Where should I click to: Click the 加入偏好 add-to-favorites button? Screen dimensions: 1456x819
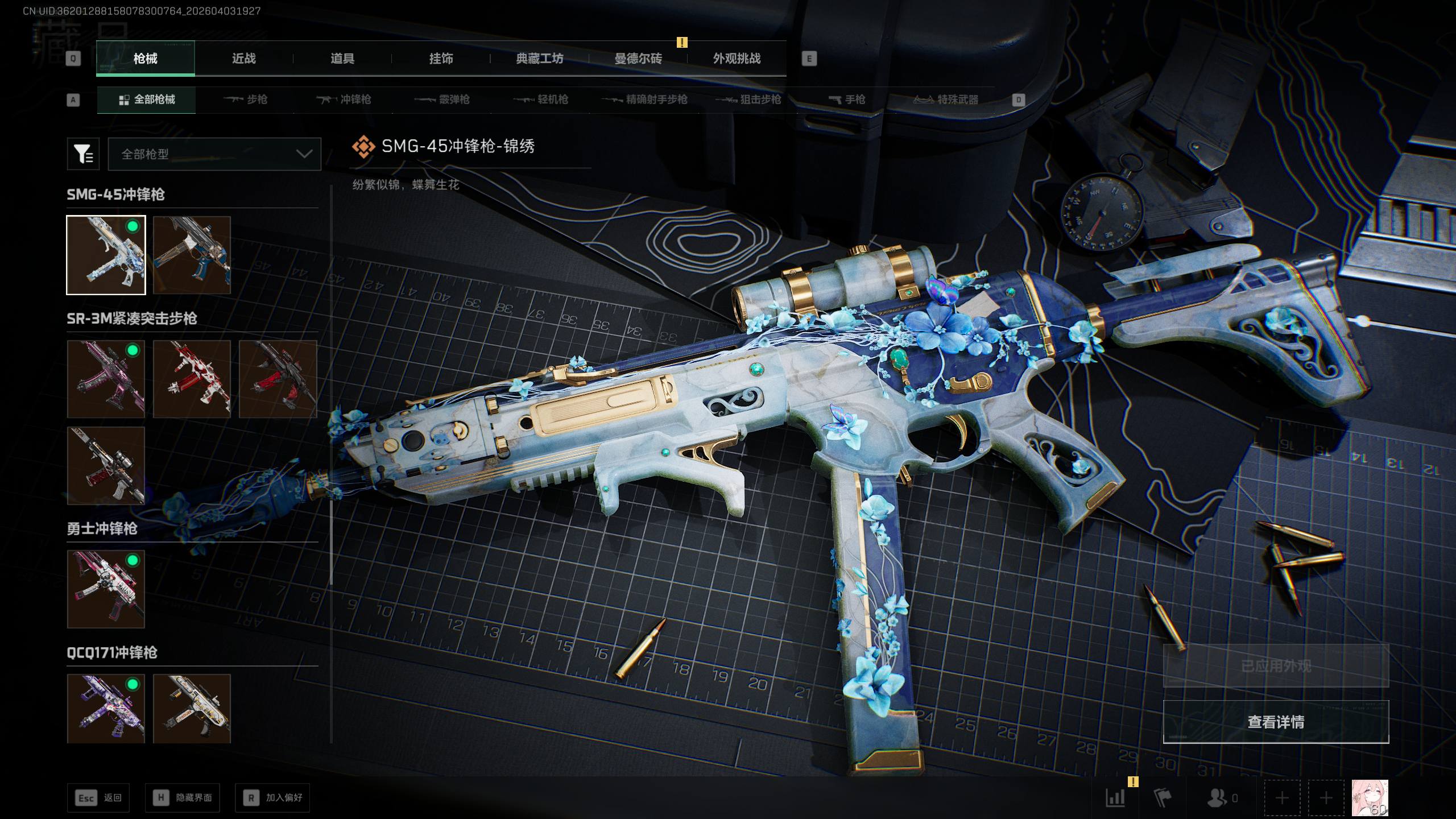click(273, 798)
